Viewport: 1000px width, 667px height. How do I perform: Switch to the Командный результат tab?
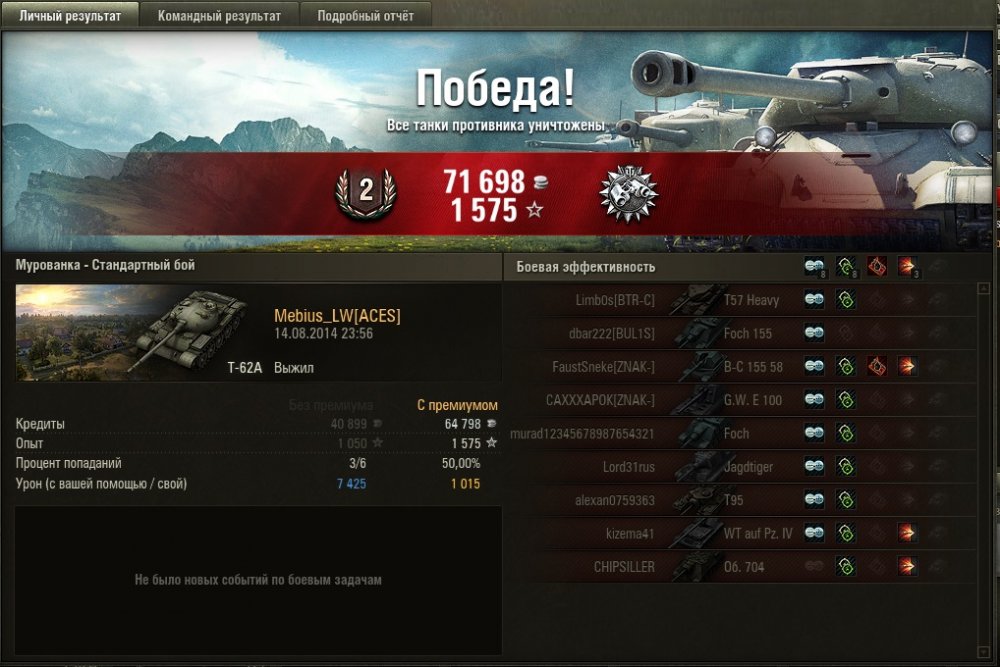[217, 16]
